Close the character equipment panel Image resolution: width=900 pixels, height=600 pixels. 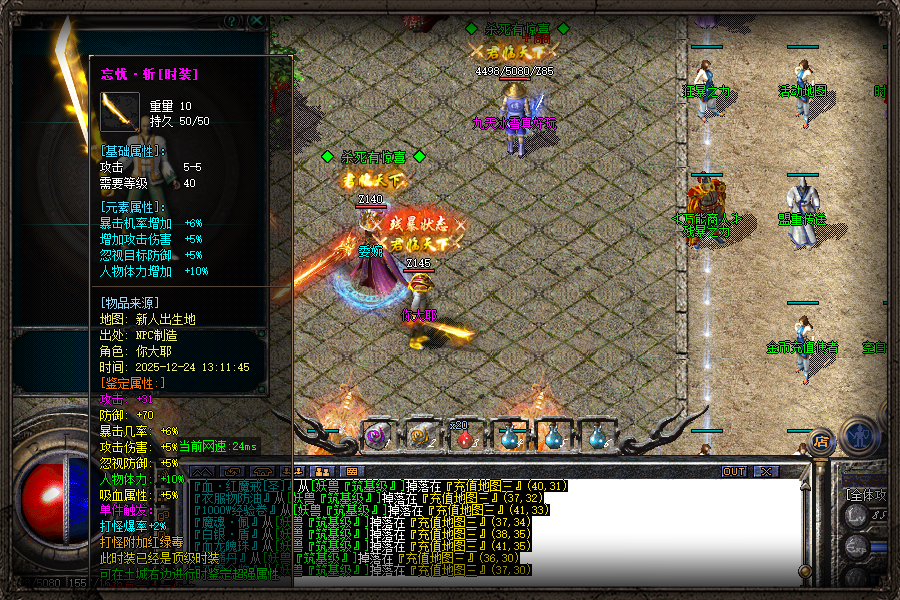(258, 20)
